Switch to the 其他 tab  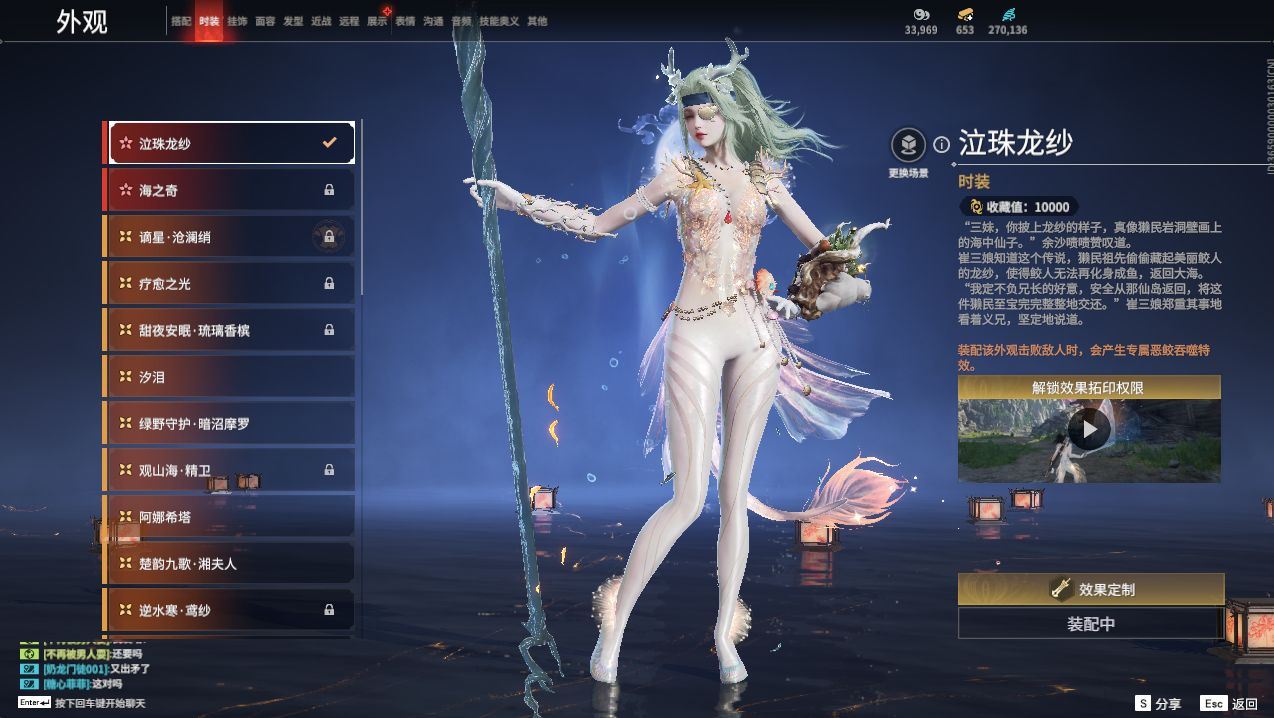pyautogui.click(x=537, y=21)
